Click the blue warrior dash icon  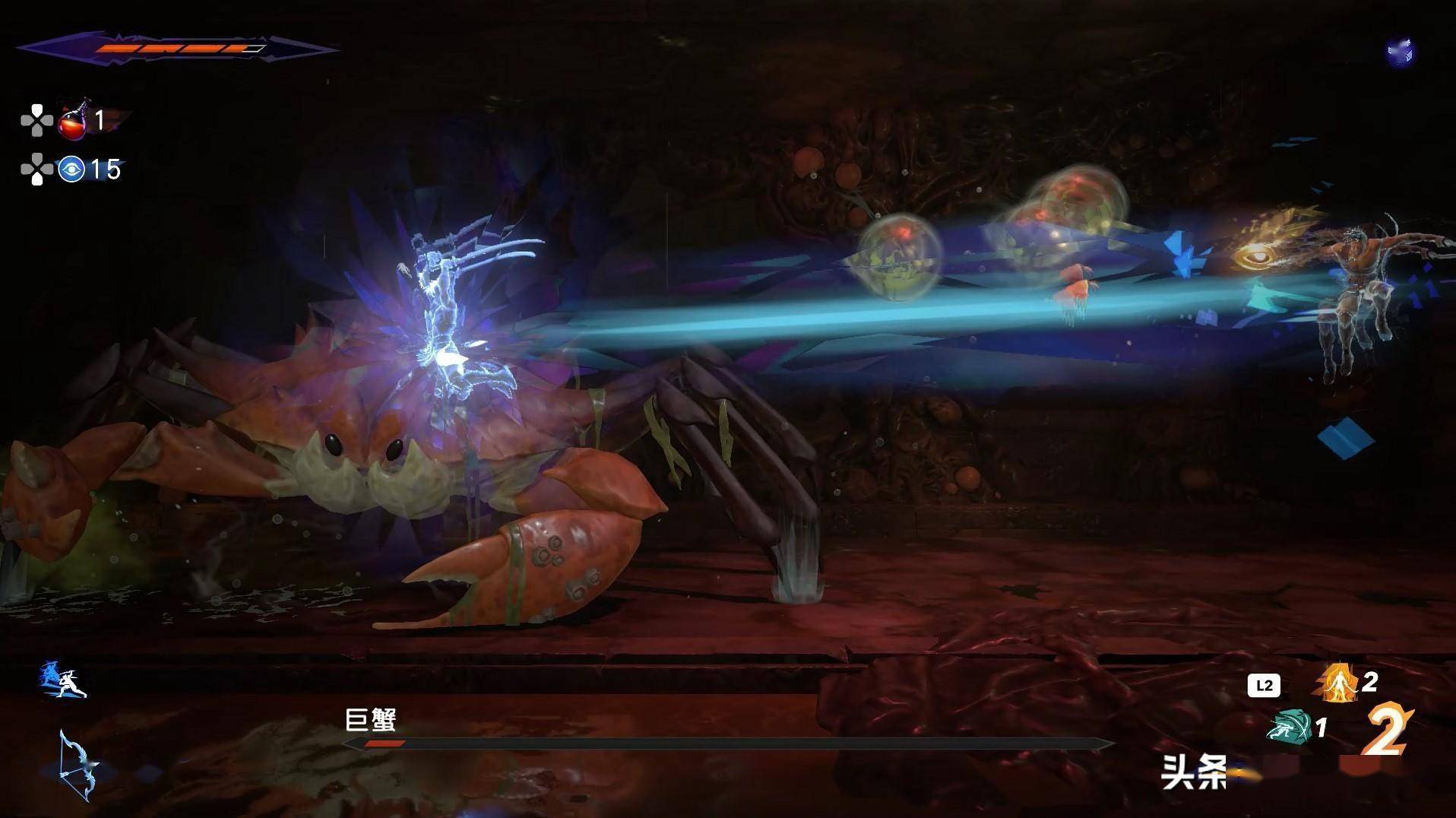pyautogui.click(x=64, y=680)
